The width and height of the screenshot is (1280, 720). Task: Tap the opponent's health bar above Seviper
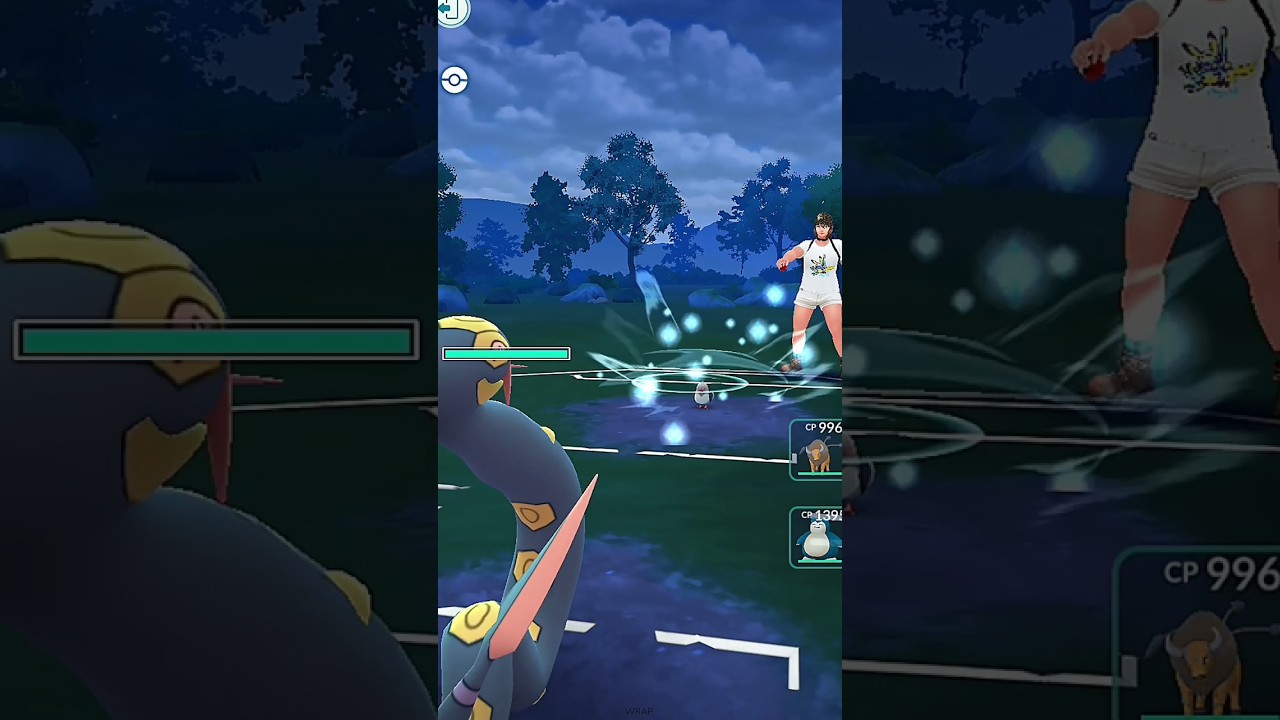click(505, 353)
